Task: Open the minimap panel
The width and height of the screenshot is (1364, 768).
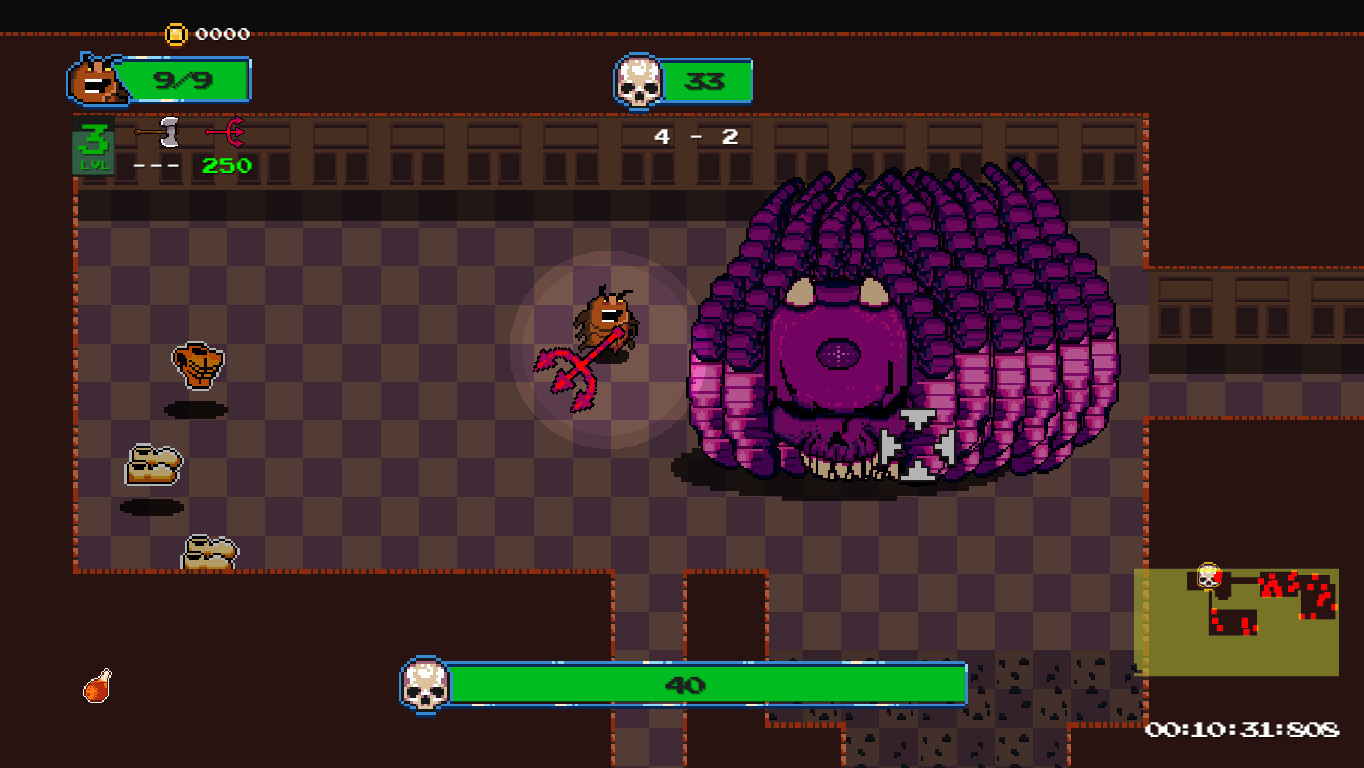Action: coord(1240,620)
